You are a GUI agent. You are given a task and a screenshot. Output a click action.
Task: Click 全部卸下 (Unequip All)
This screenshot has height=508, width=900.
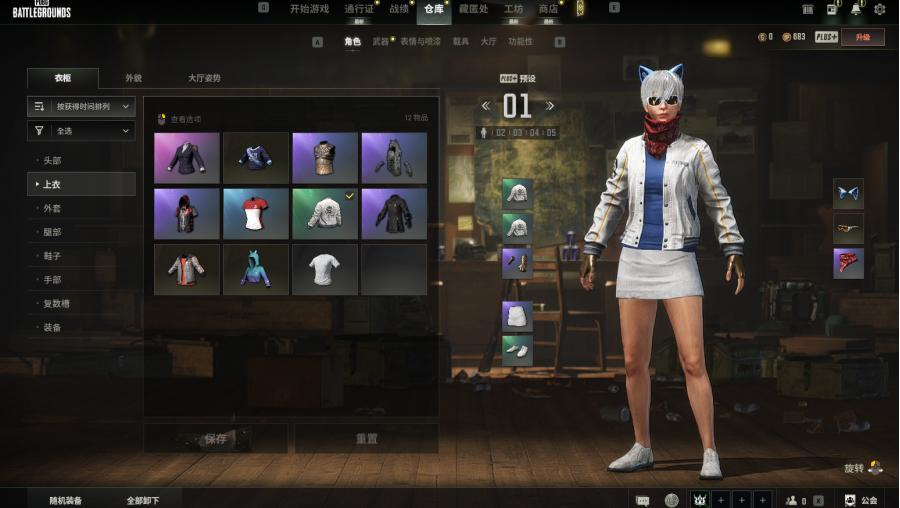[x=142, y=500]
